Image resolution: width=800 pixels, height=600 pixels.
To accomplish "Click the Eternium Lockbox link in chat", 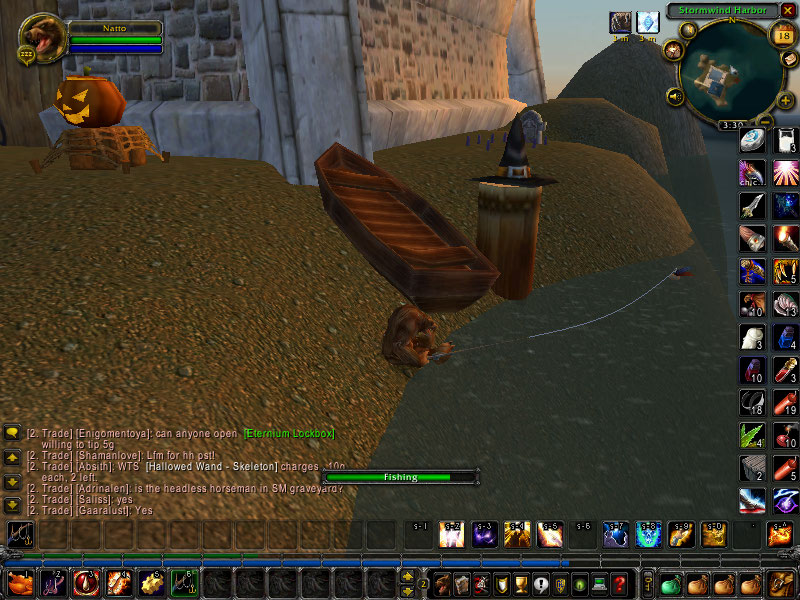I will coord(288,433).
